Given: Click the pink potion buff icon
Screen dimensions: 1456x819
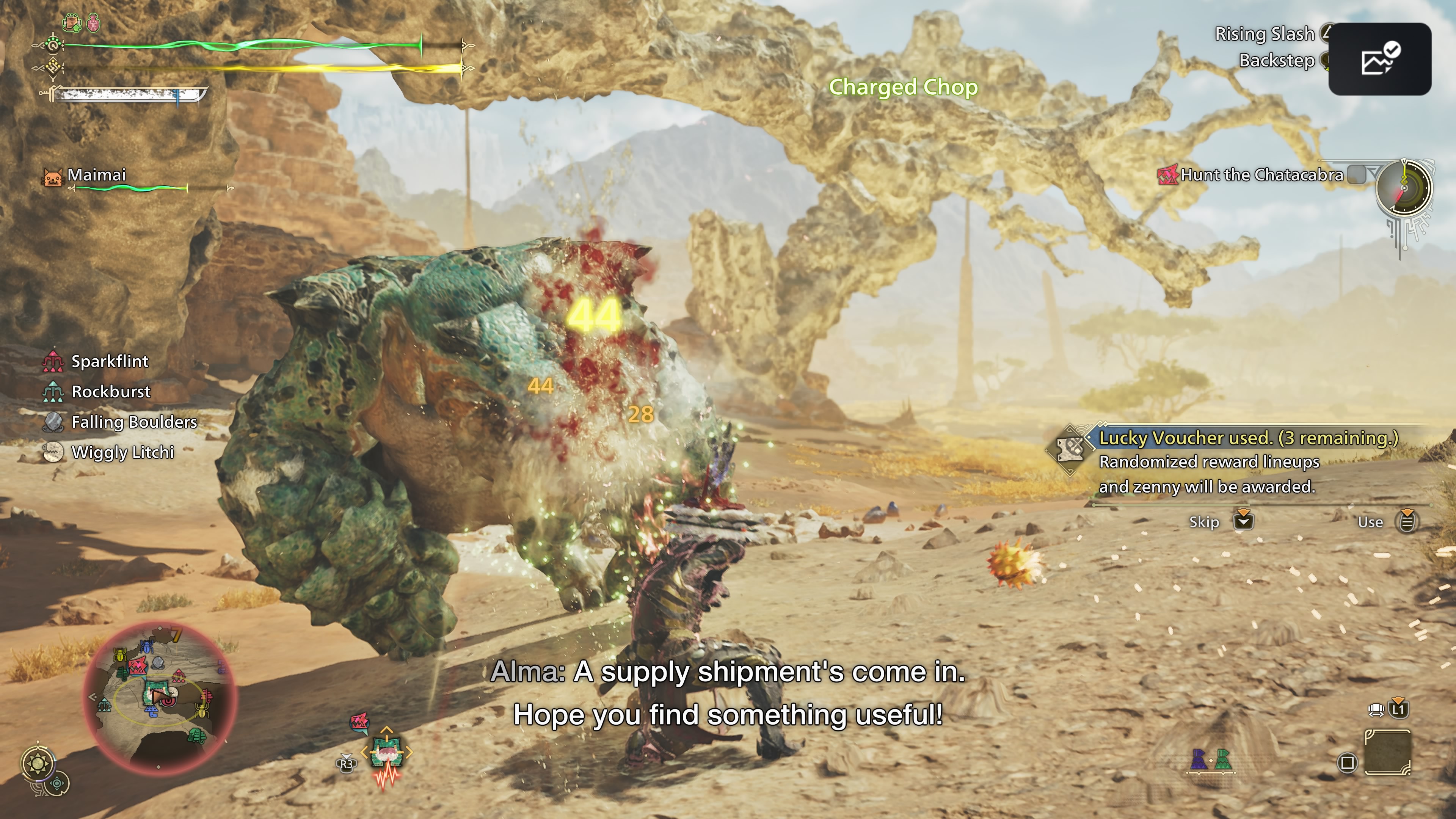Looking at the screenshot, I should click(93, 23).
